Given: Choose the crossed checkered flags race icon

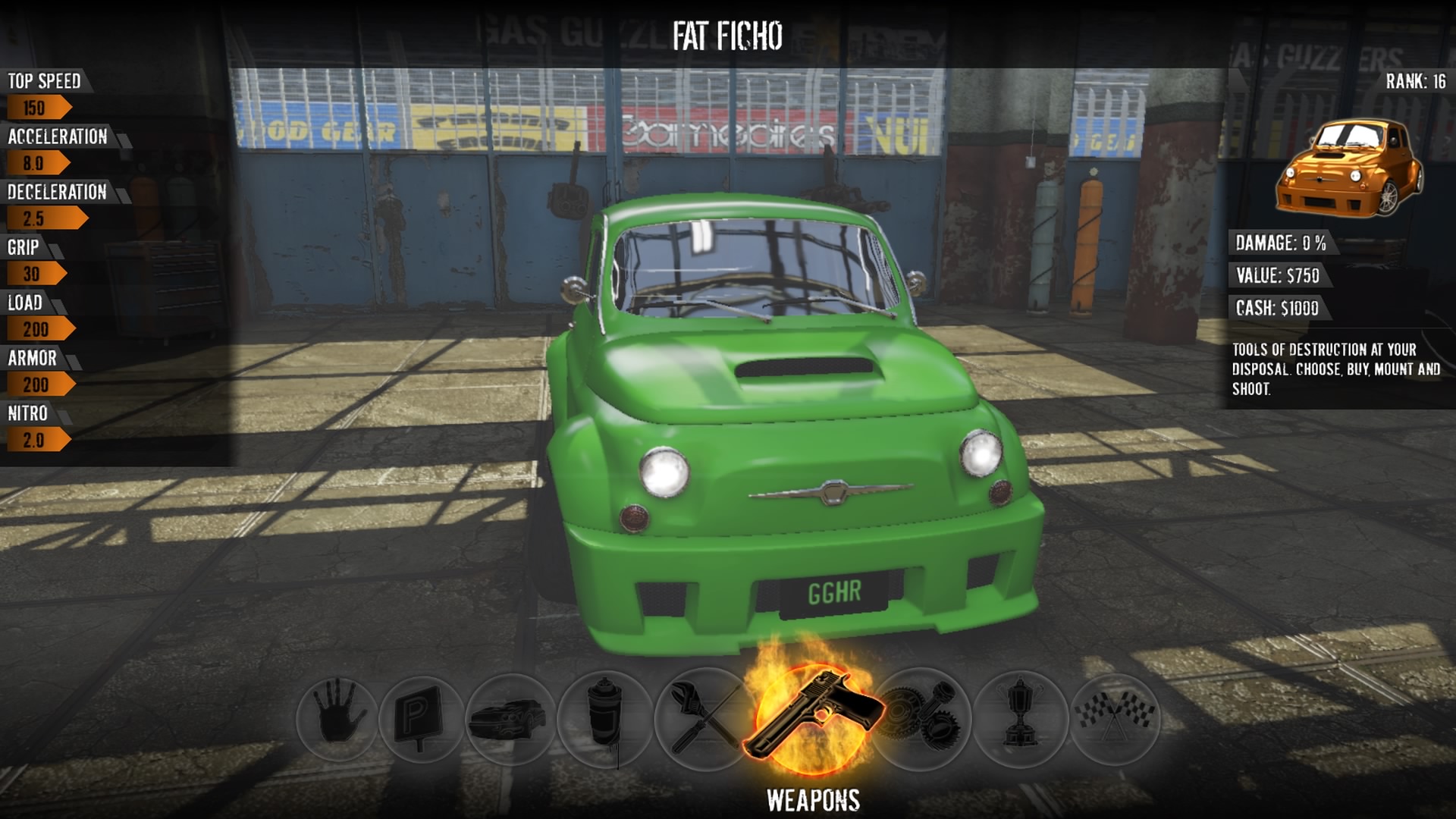Looking at the screenshot, I should click(x=1116, y=717).
